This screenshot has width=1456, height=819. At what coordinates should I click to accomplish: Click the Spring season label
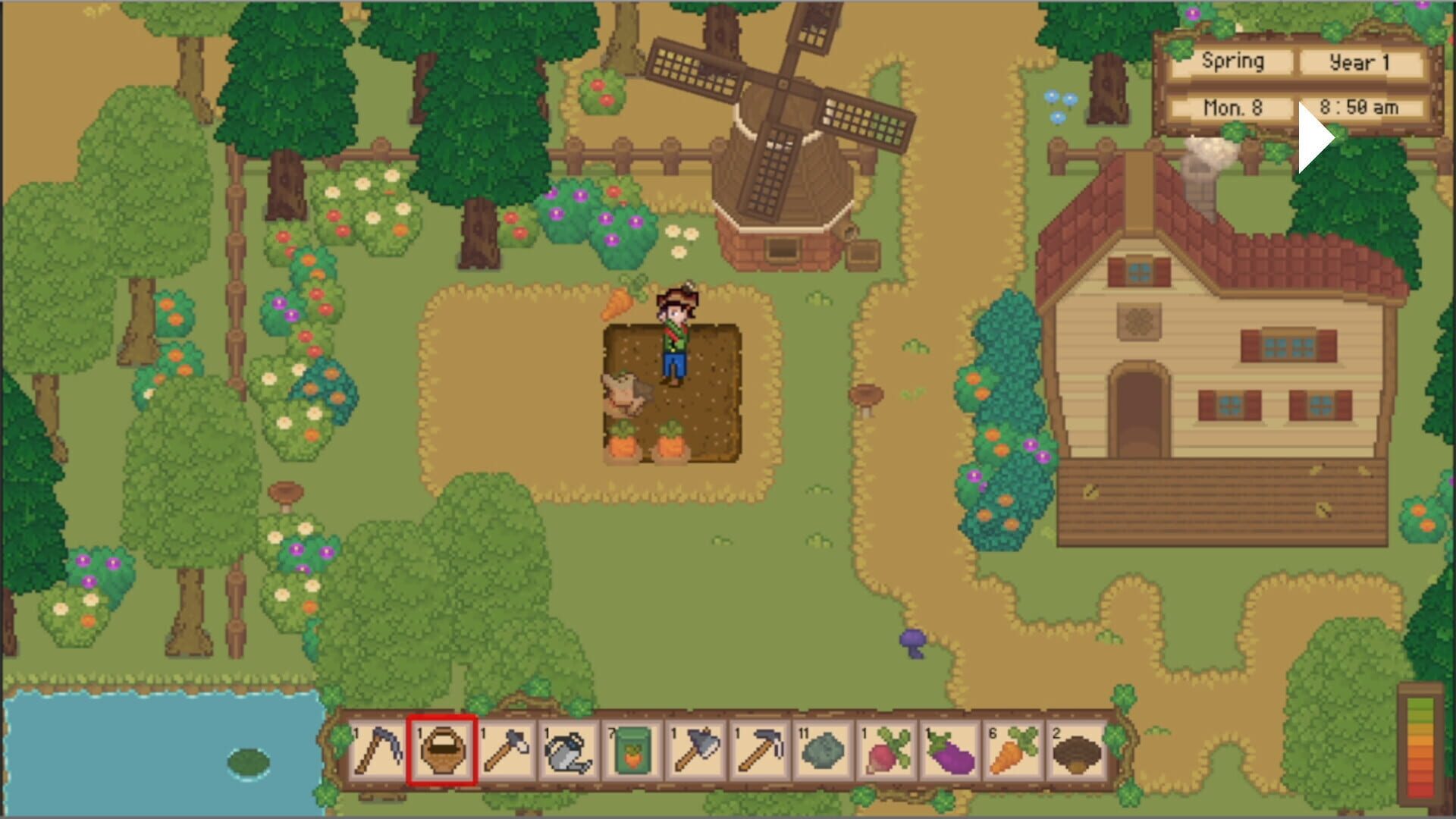pyautogui.click(x=1233, y=61)
